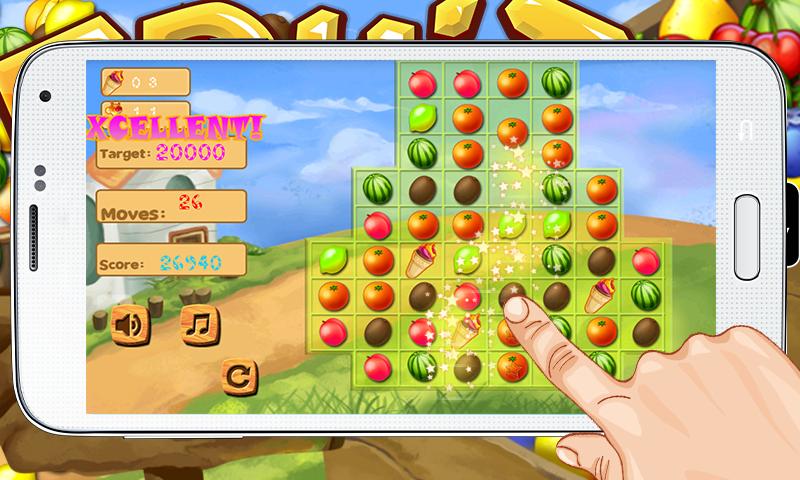Toggle the music note button

pyautogui.click(x=199, y=324)
